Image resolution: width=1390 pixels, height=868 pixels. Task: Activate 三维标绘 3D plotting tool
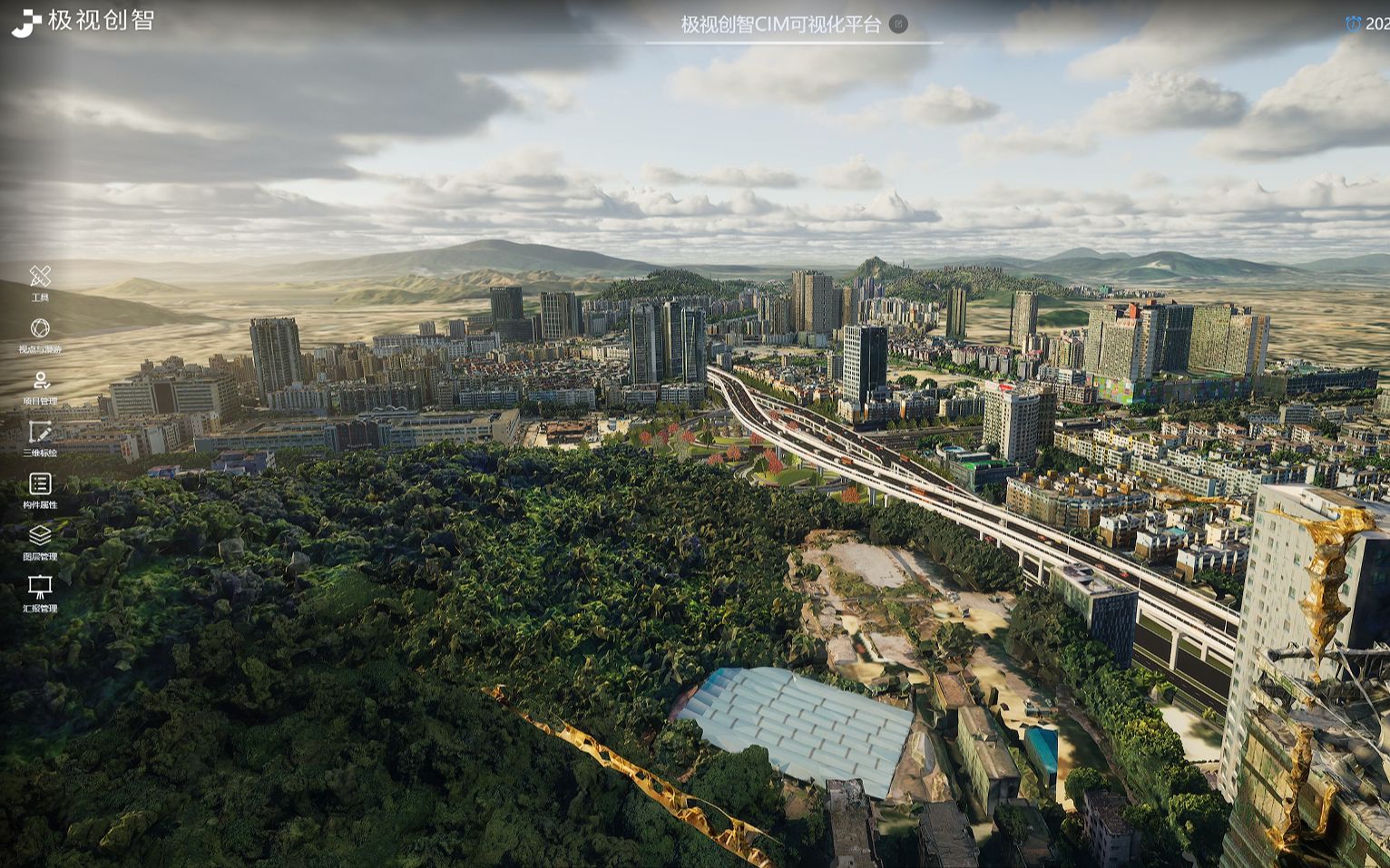pyautogui.click(x=40, y=433)
